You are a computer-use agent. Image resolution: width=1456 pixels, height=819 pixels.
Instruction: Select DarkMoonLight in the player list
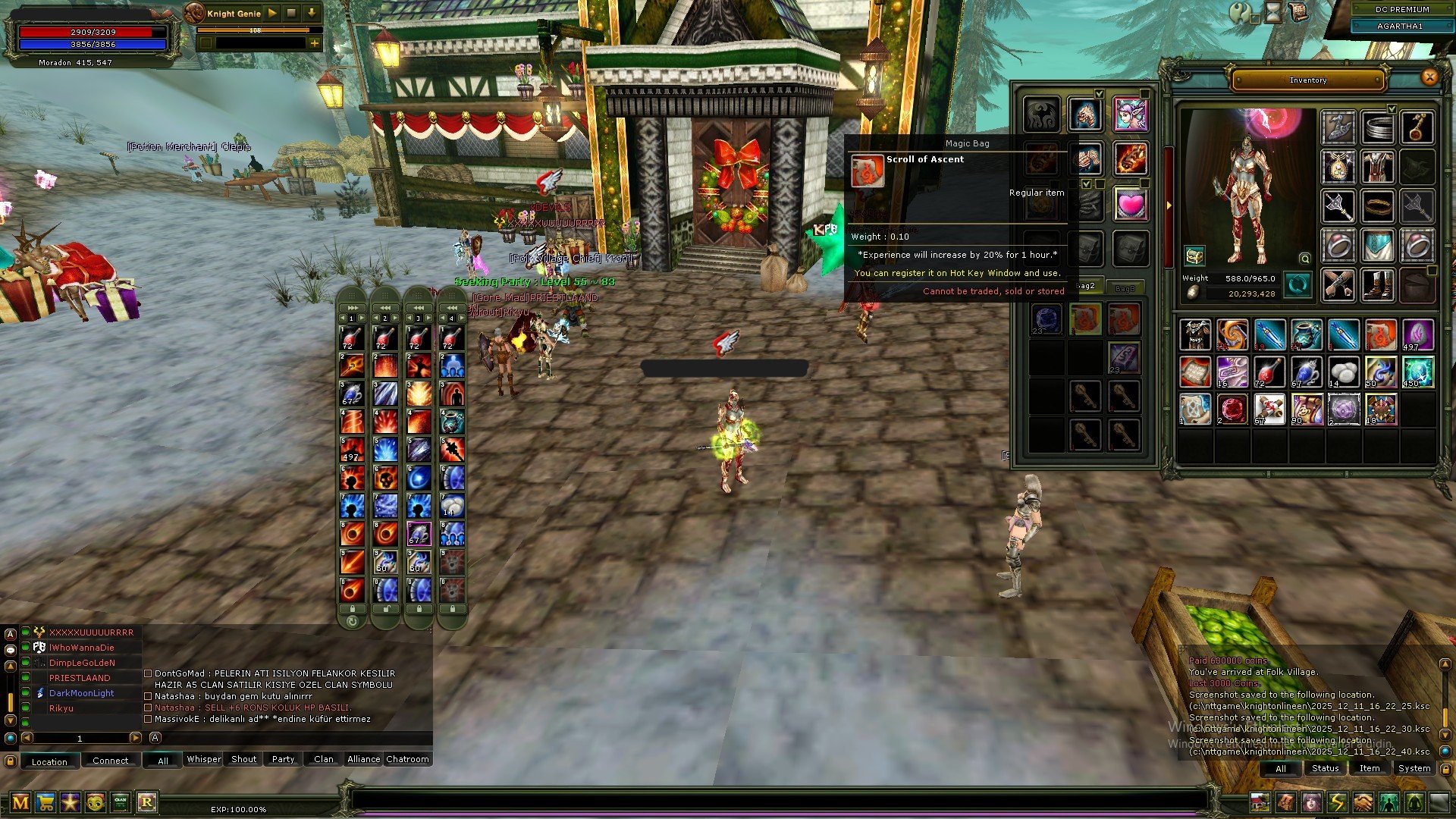[x=81, y=693]
